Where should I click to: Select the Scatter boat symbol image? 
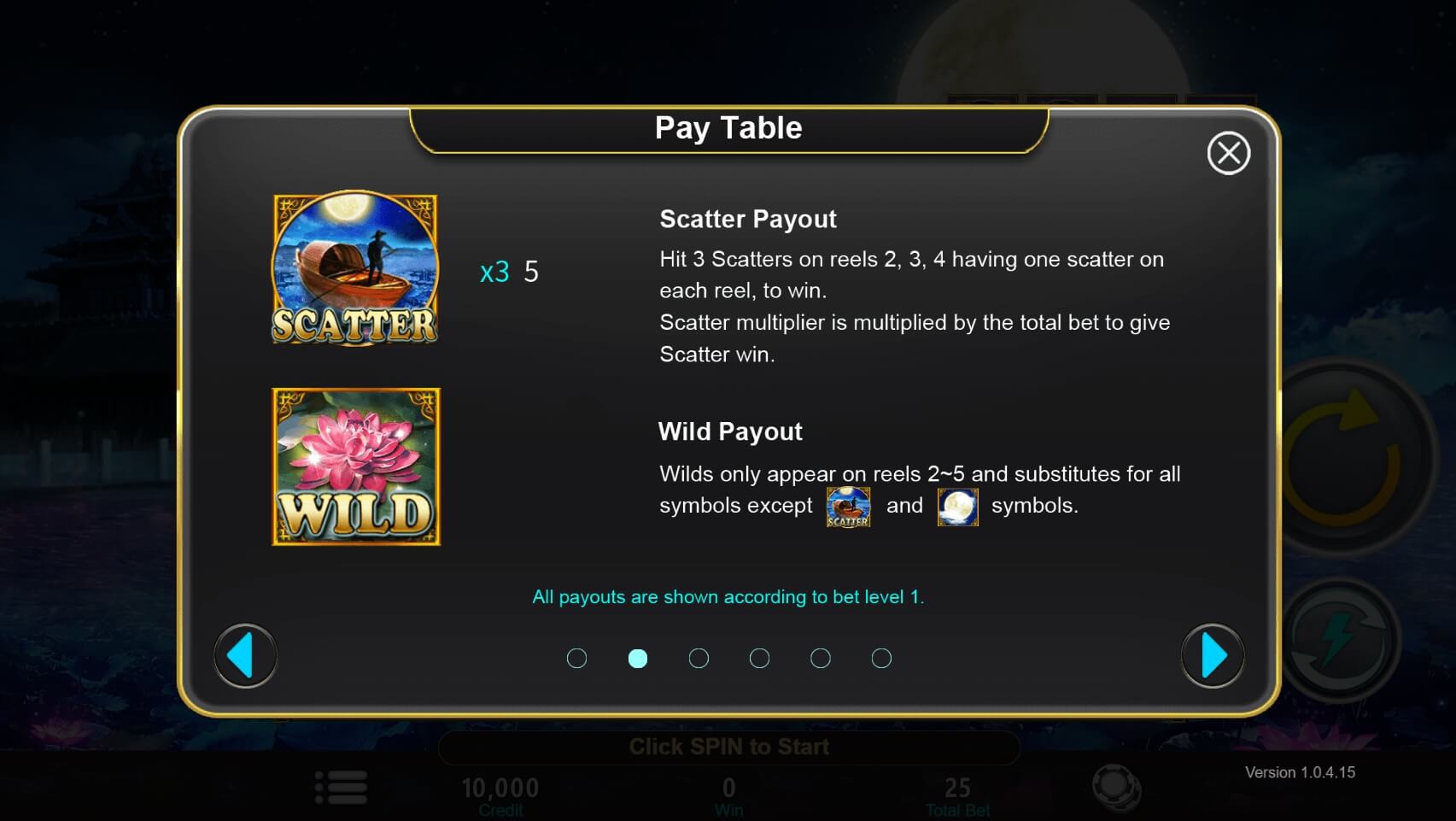(354, 269)
